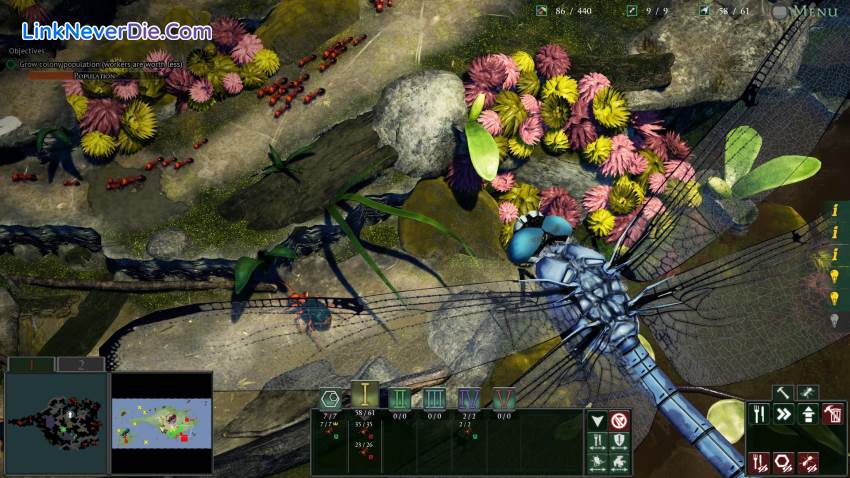Activate the double-chevron speed-up button
Viewport: 850px width, 478px height.
click(783, 413)
